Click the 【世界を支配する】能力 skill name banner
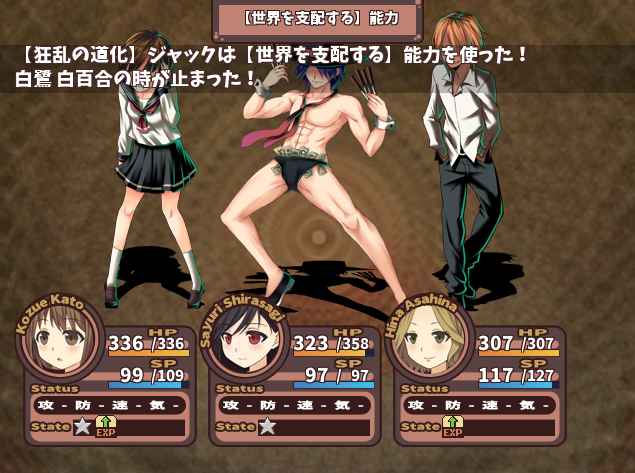635x473 pixels. click(321, 17)
